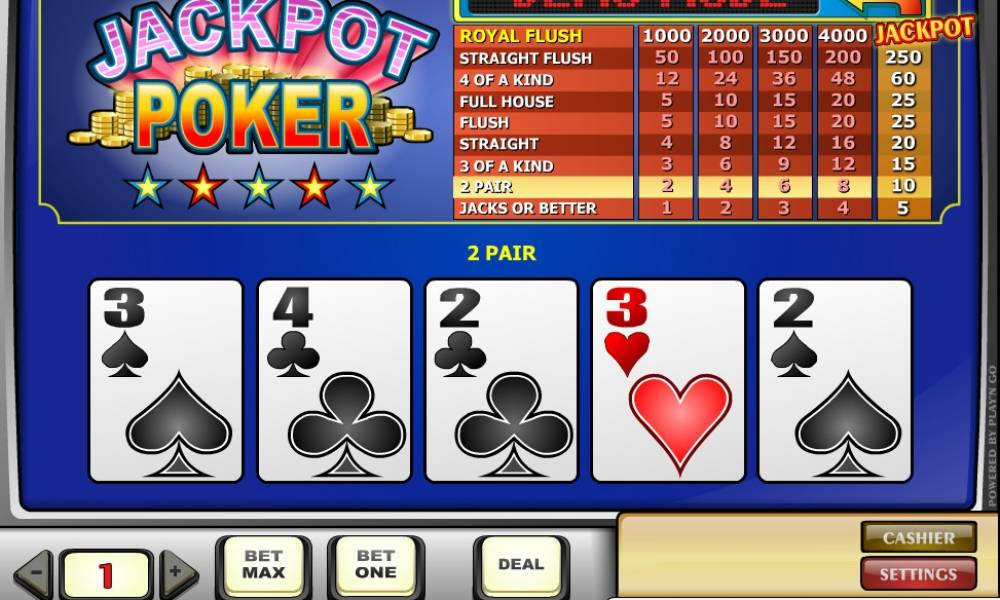Open the Cashier
Image resolution: width=1000 pixels, height=600 pixels.
(x=918, y=538)
